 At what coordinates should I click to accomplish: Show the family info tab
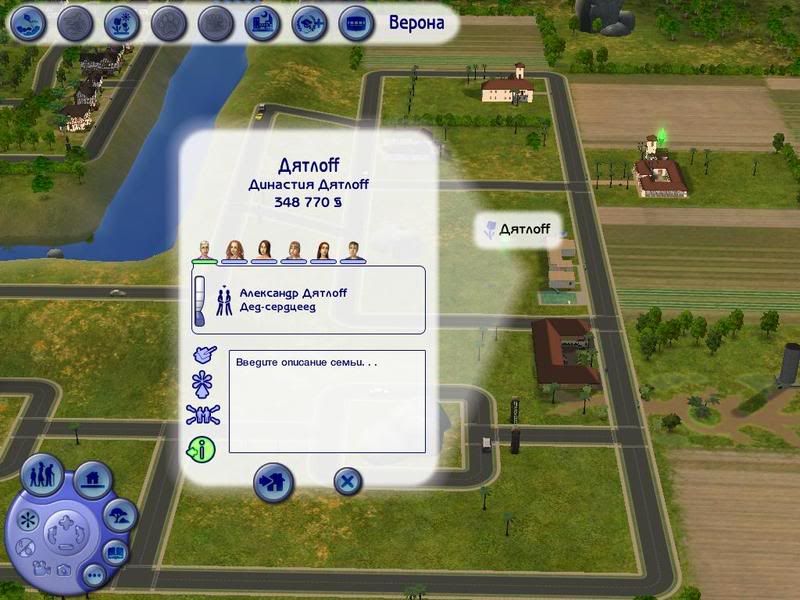(x=202, y=448)
